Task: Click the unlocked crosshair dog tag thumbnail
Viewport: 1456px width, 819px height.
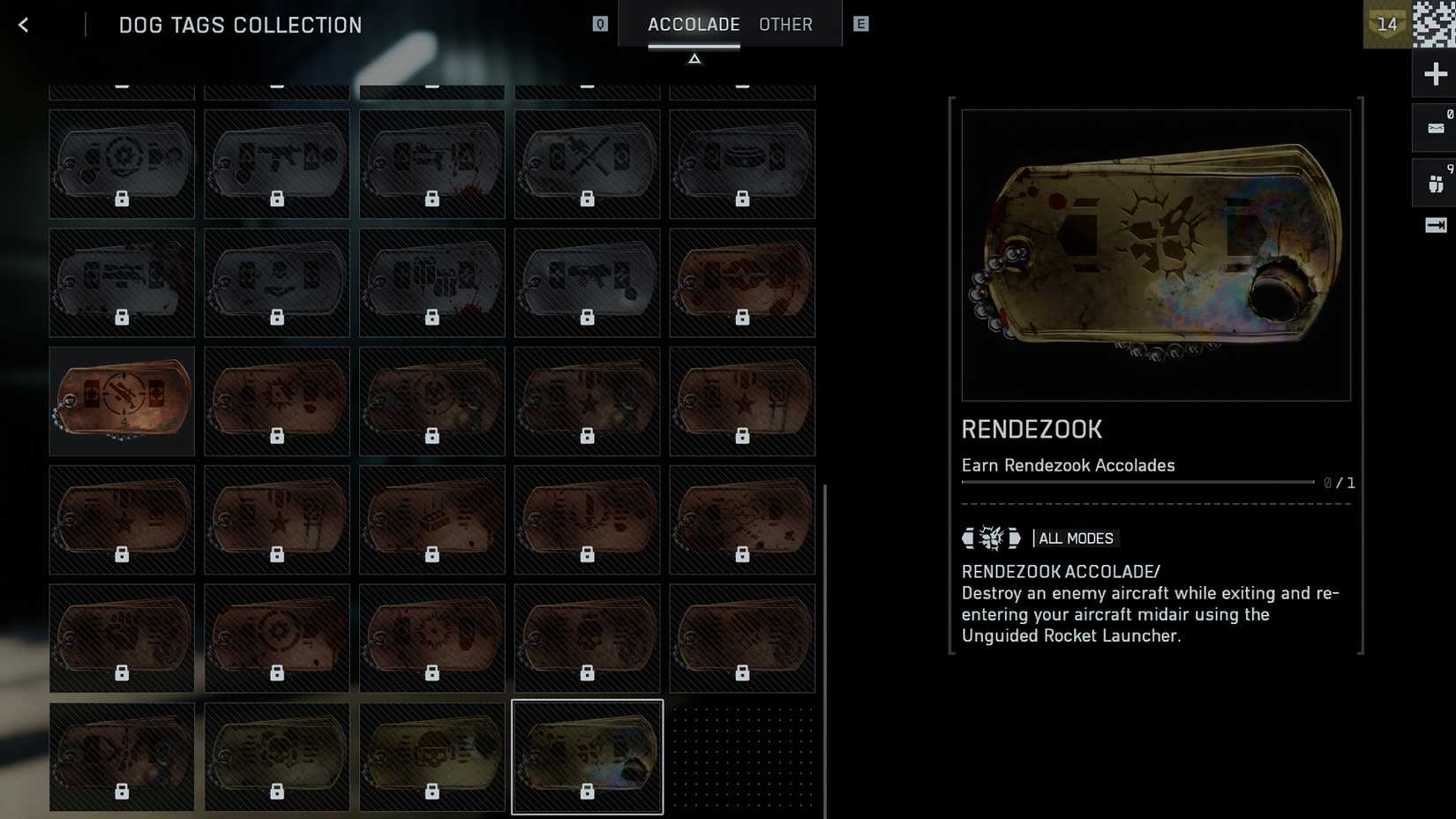Action: point(122,401)
